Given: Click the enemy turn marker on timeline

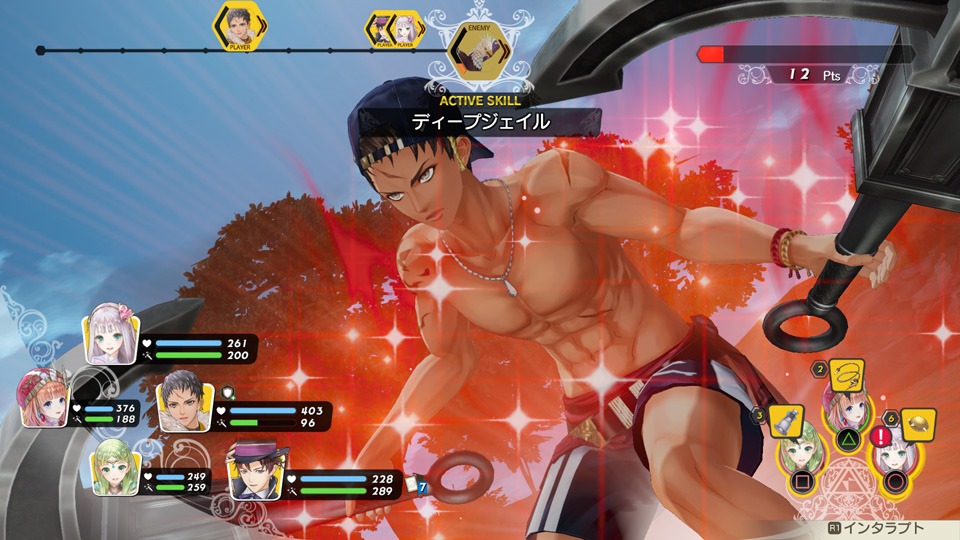Looking at the screenshot, I should click(x=474, y=45).
